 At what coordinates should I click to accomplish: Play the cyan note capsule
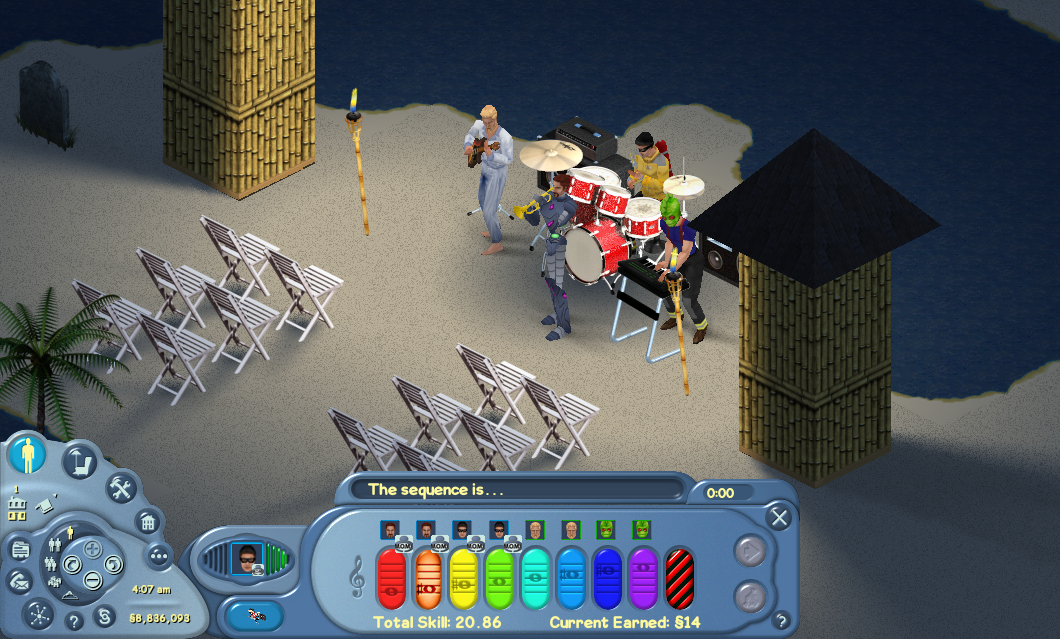pyautogui.click(x=535, y=578)
